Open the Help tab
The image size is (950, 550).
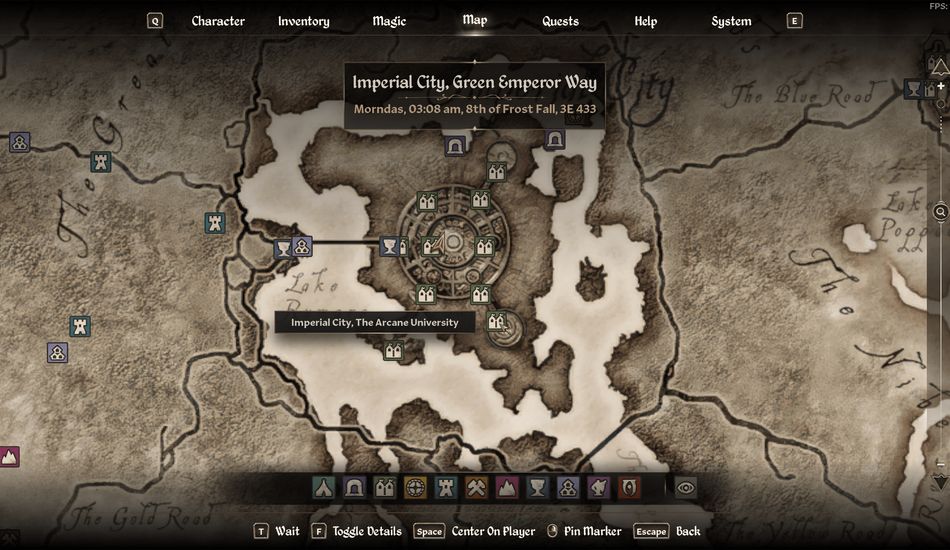pyautogui.click(x=645, y=21)
